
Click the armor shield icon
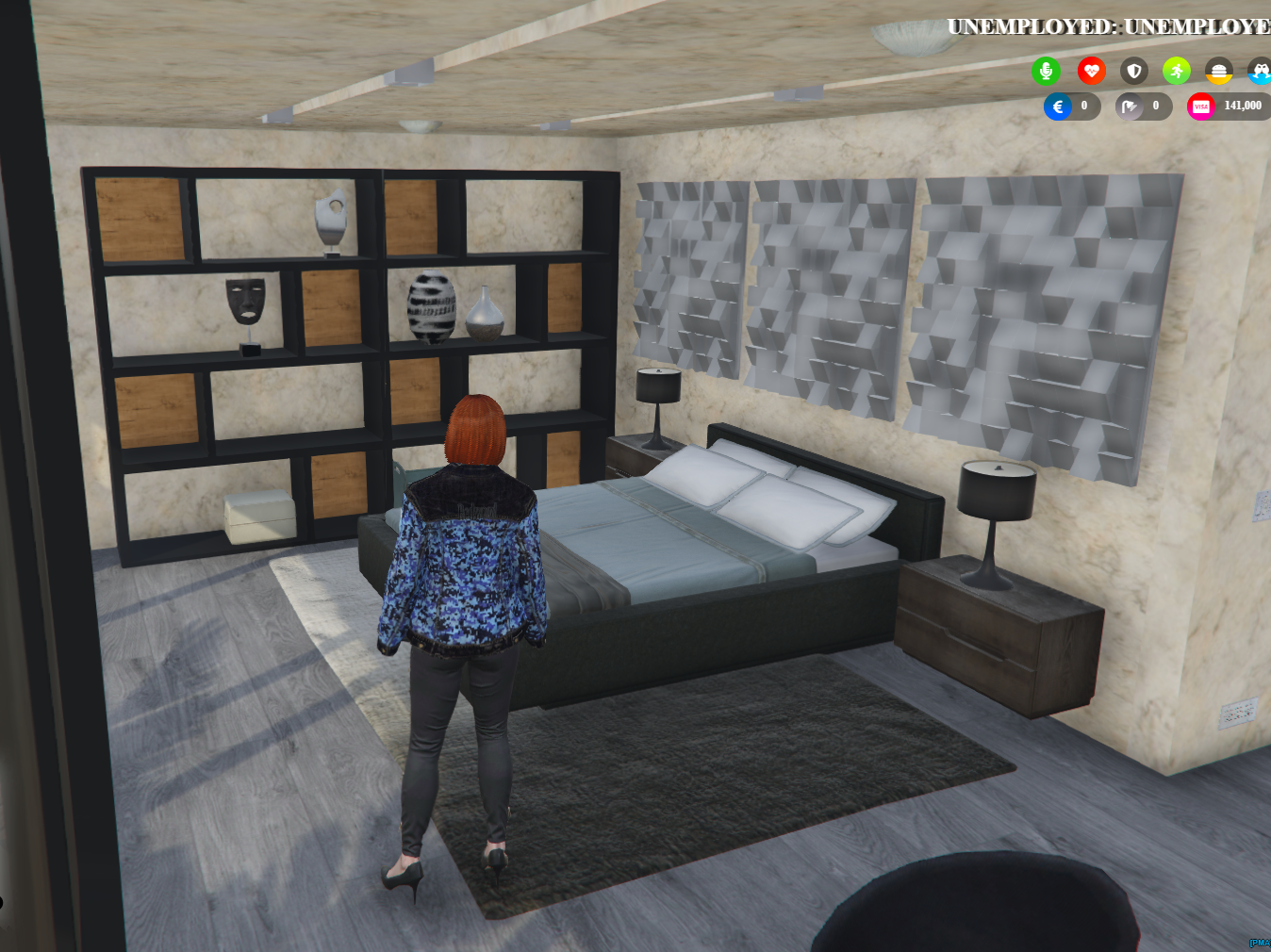[x=1133, y=71]
